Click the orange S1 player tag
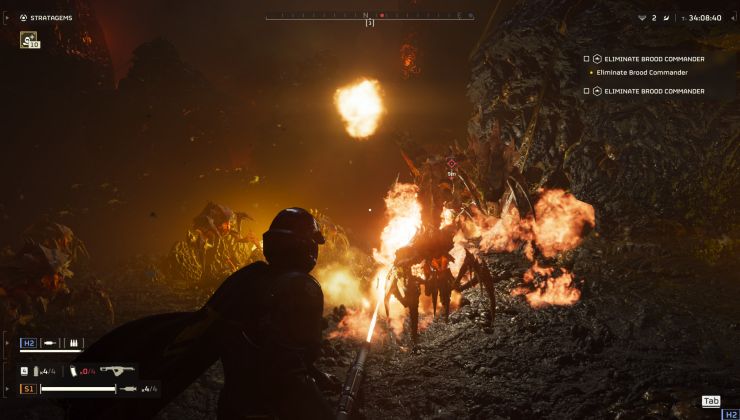The width and height of the screenshot is (740, 420). [x=28, y=388]
